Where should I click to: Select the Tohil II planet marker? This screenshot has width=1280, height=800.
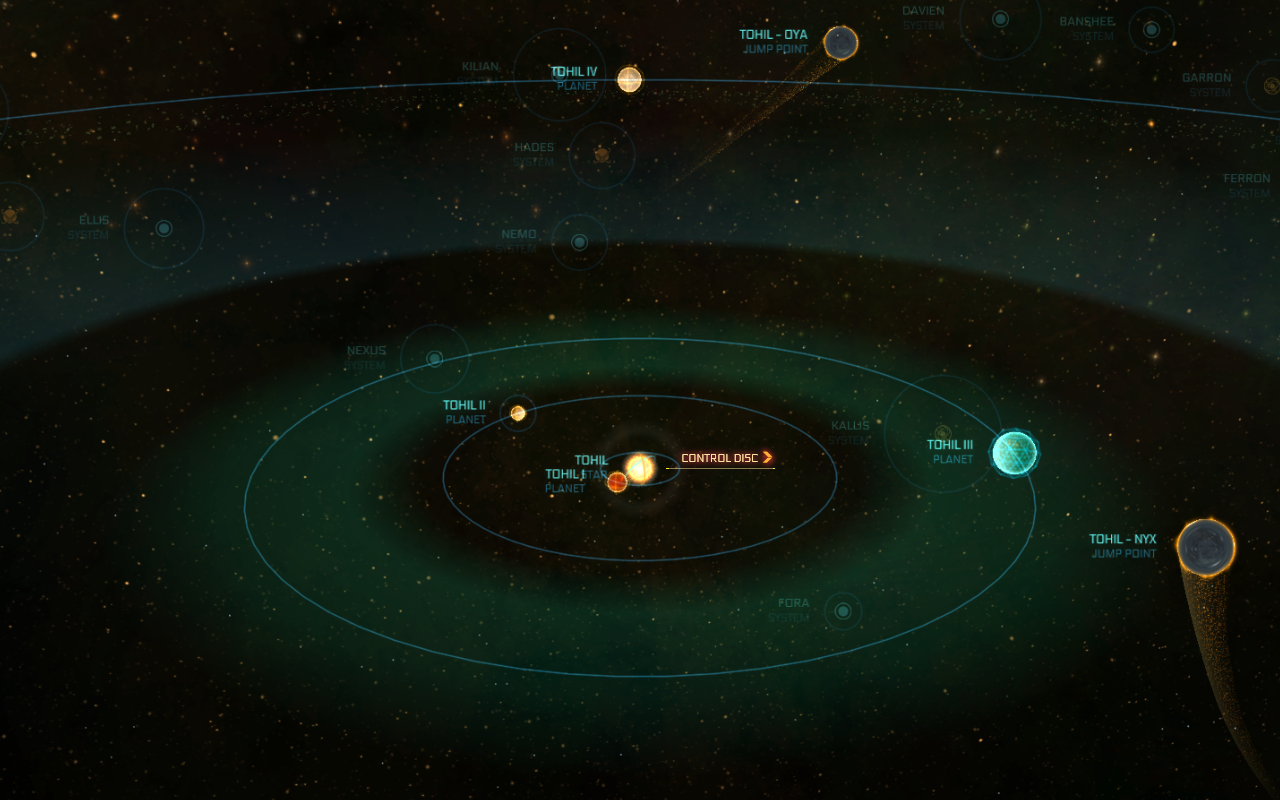point(518,413)
